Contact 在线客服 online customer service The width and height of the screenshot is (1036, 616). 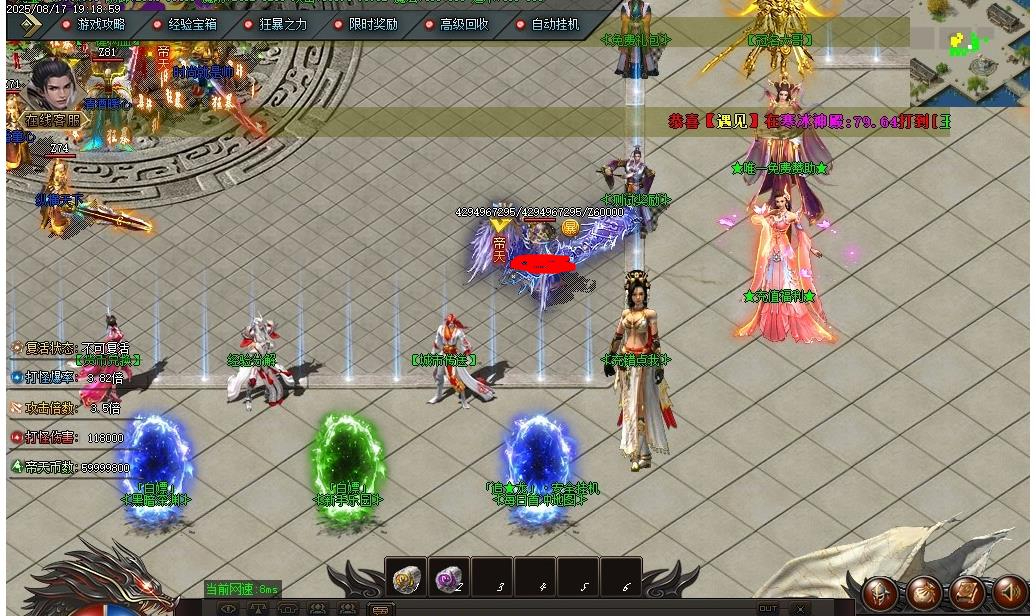[51, 120]
